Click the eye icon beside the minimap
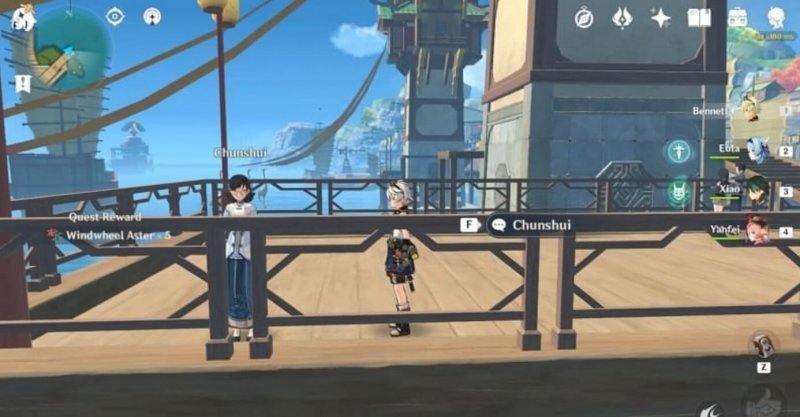Image resolution: width=800 pixels, height=417 pixels. (x=115, y=16)
